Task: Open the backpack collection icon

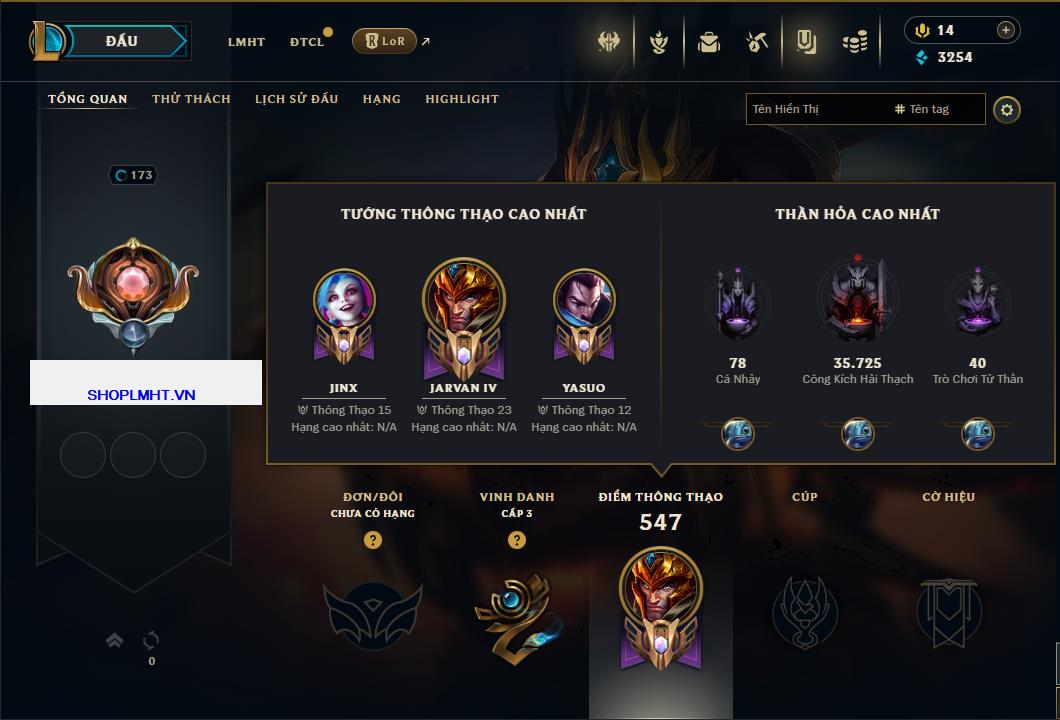Action: [x=709, y=42]
